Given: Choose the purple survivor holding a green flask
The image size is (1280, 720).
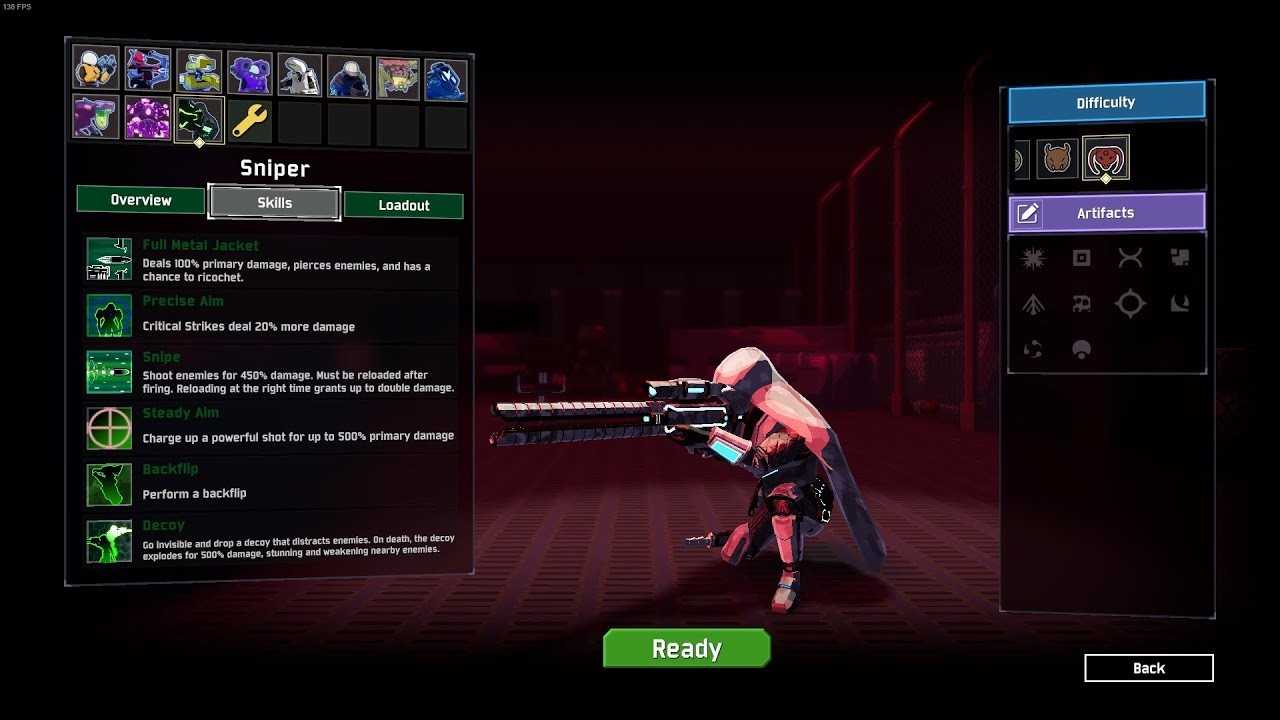Looking at the screenshot, I should pos(96,117).
